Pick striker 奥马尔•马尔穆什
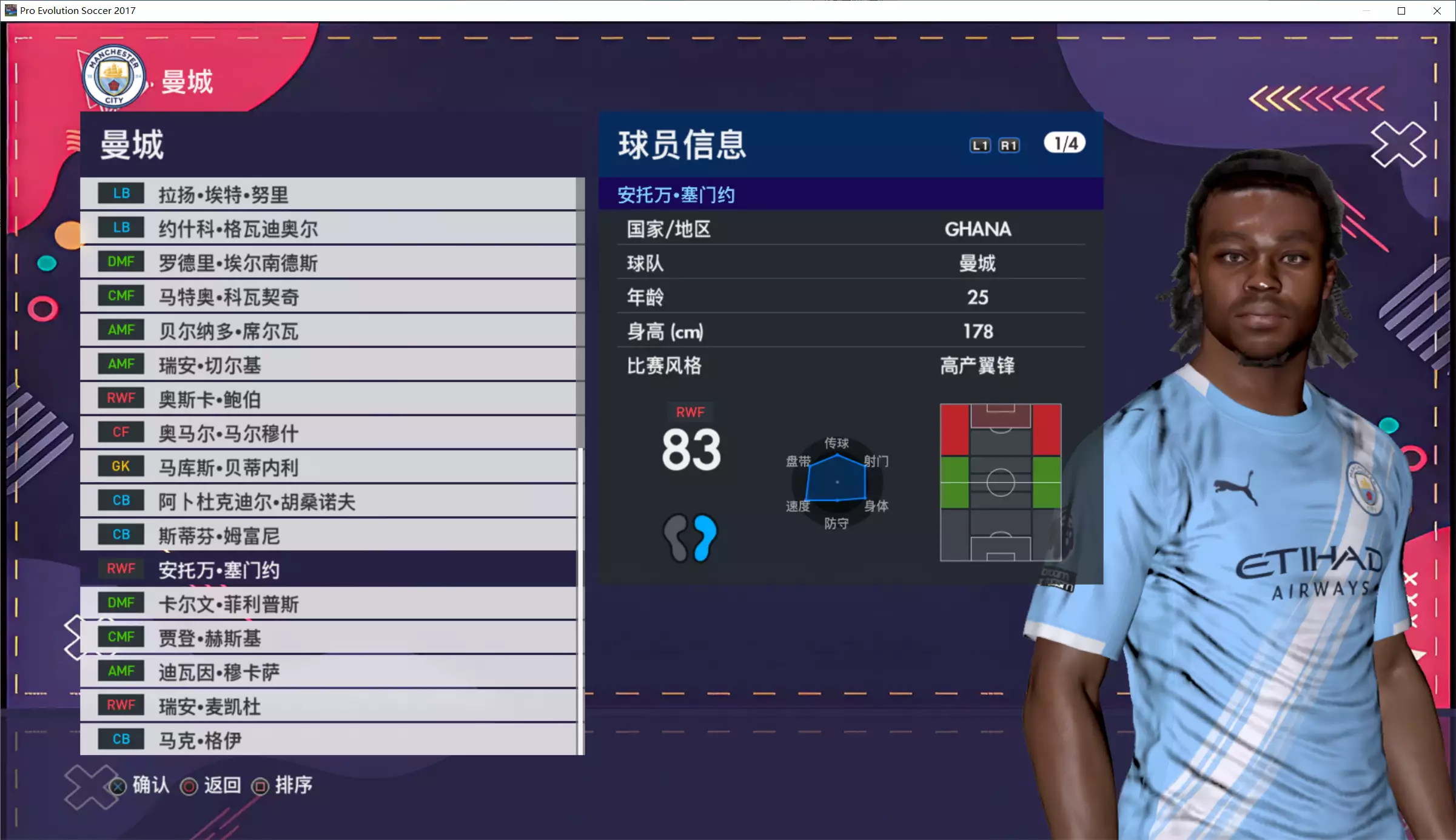The width and height of the screenshot is (1456, 840). coord(327,433)
